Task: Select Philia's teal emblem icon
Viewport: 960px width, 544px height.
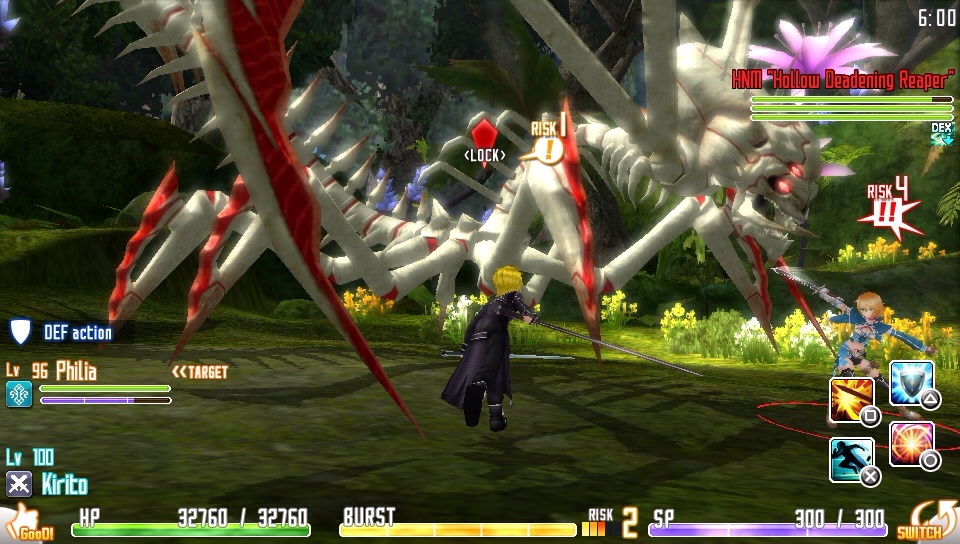Action: click(19, 394)
